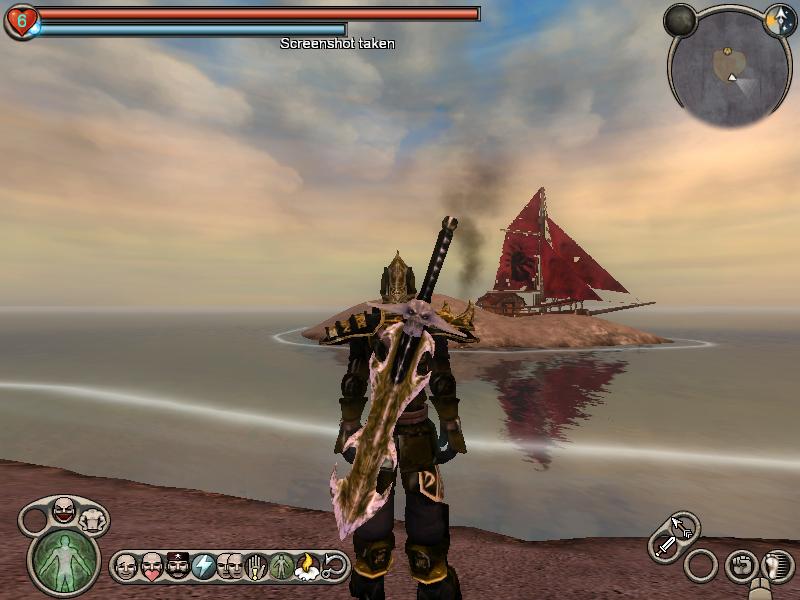Select the smiling bald face expression
Viewport: 800px width, 600px height.
click(125, 566)
